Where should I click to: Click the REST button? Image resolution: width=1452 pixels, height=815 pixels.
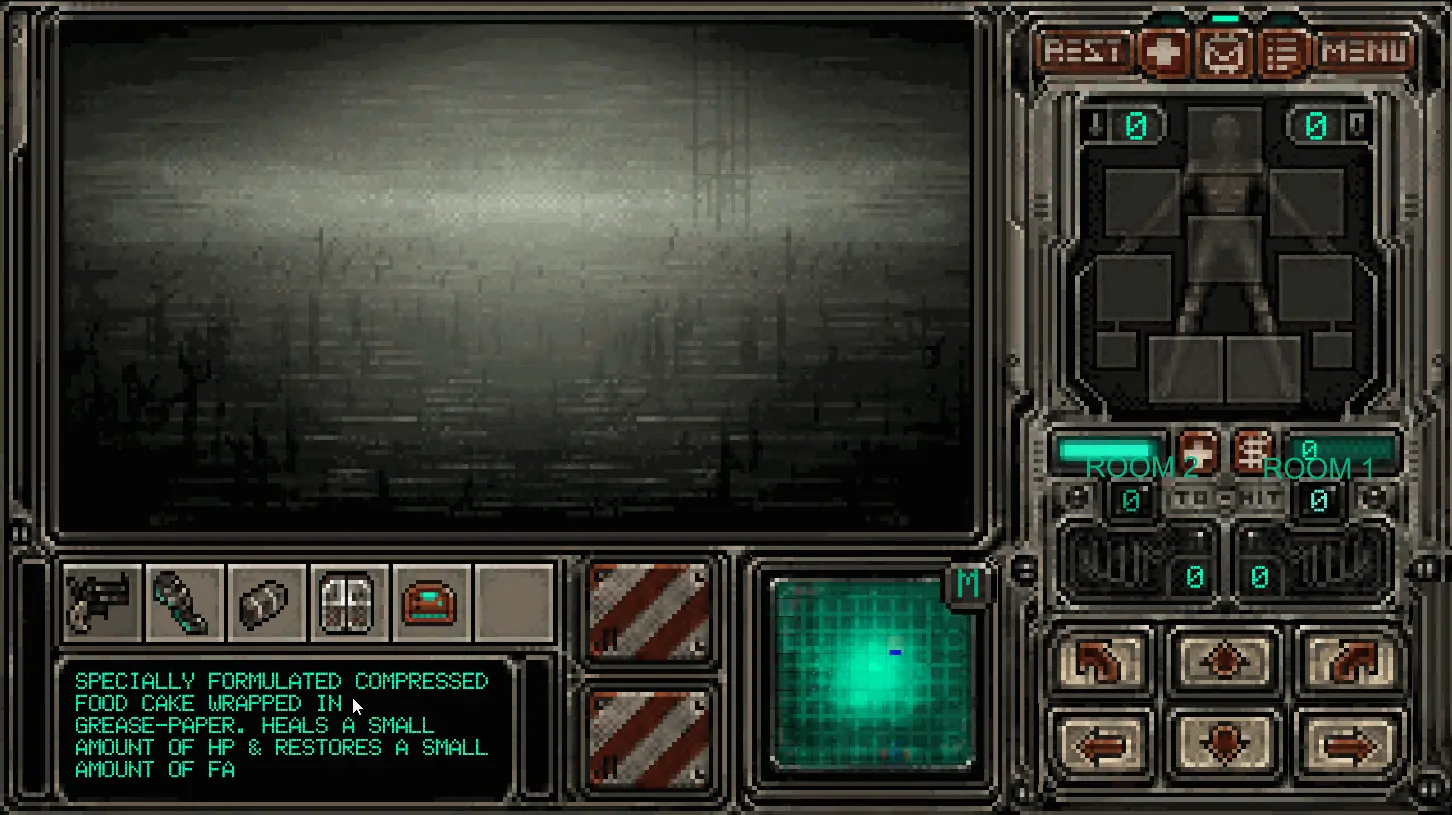pos(1084,51)
